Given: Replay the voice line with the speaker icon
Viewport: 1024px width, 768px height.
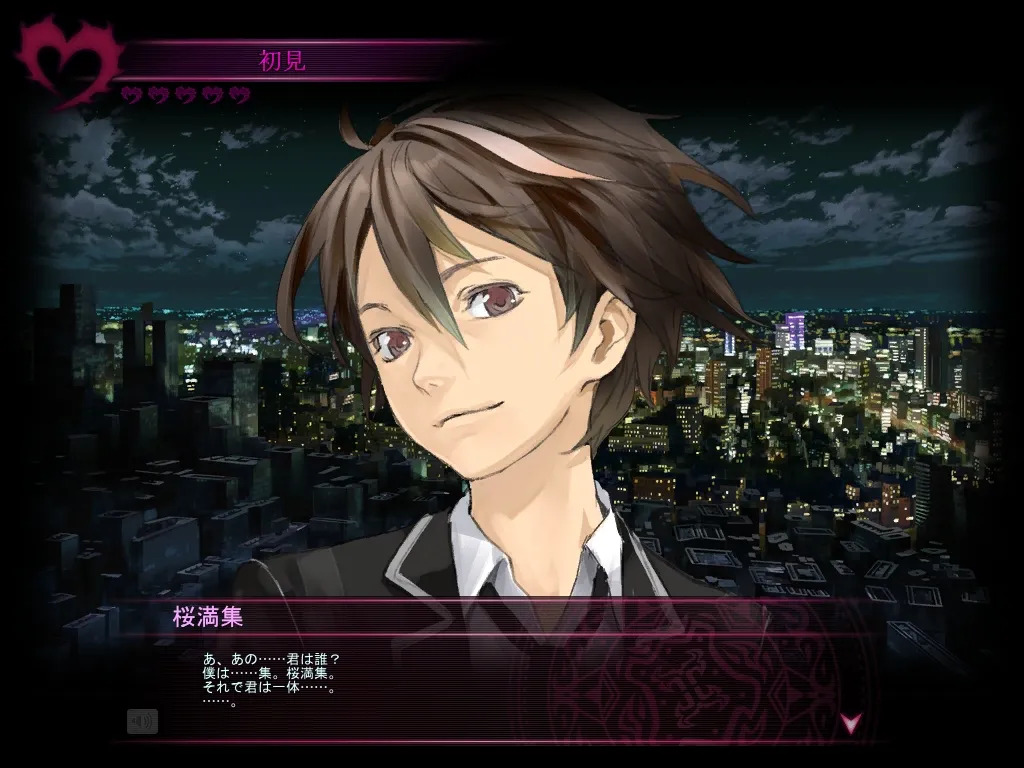Looking at the screenshot, I should 142,721.
